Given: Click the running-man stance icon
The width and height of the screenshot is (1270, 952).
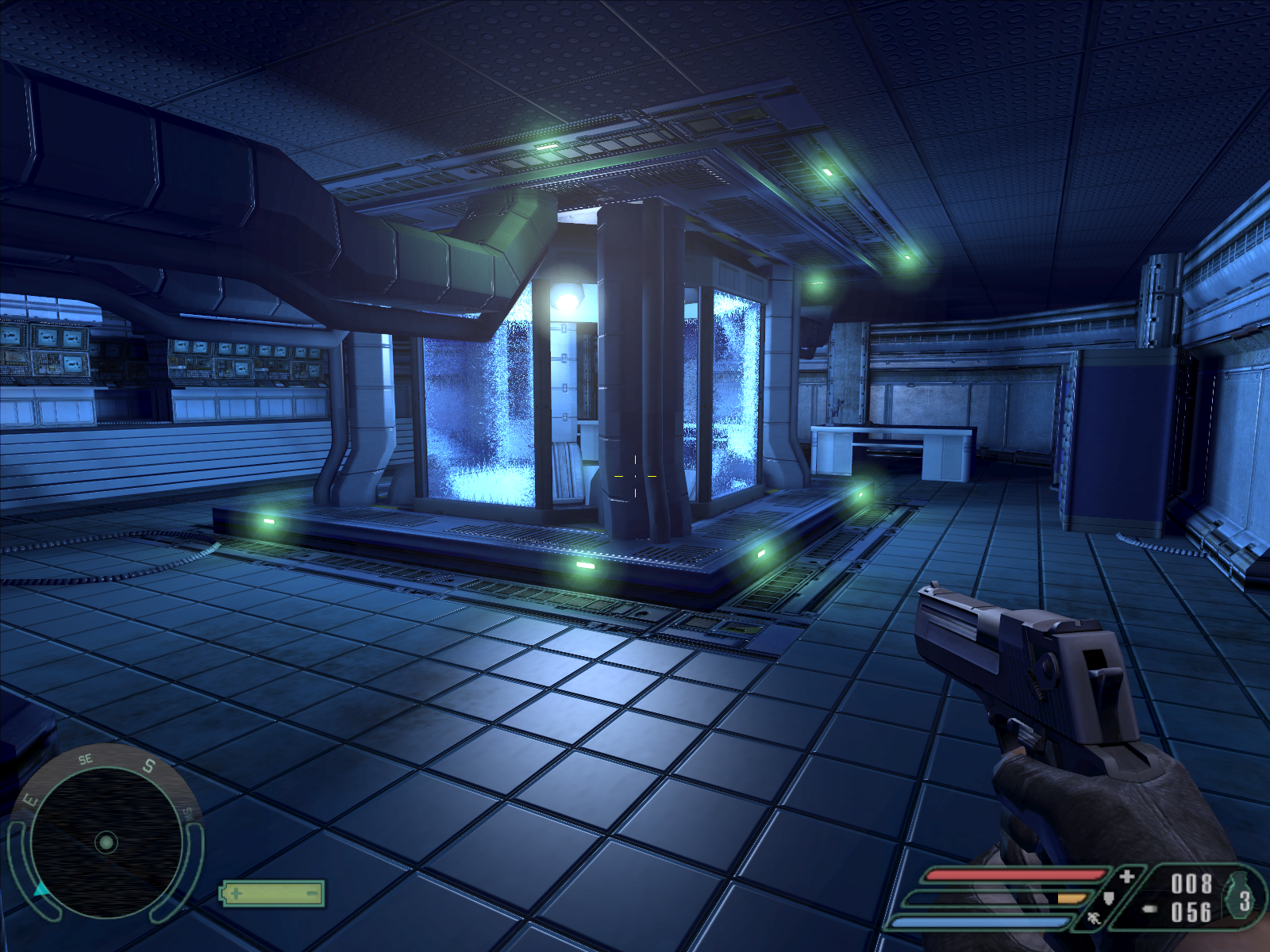Looking at the screenshot, I should click(1094, 919).
